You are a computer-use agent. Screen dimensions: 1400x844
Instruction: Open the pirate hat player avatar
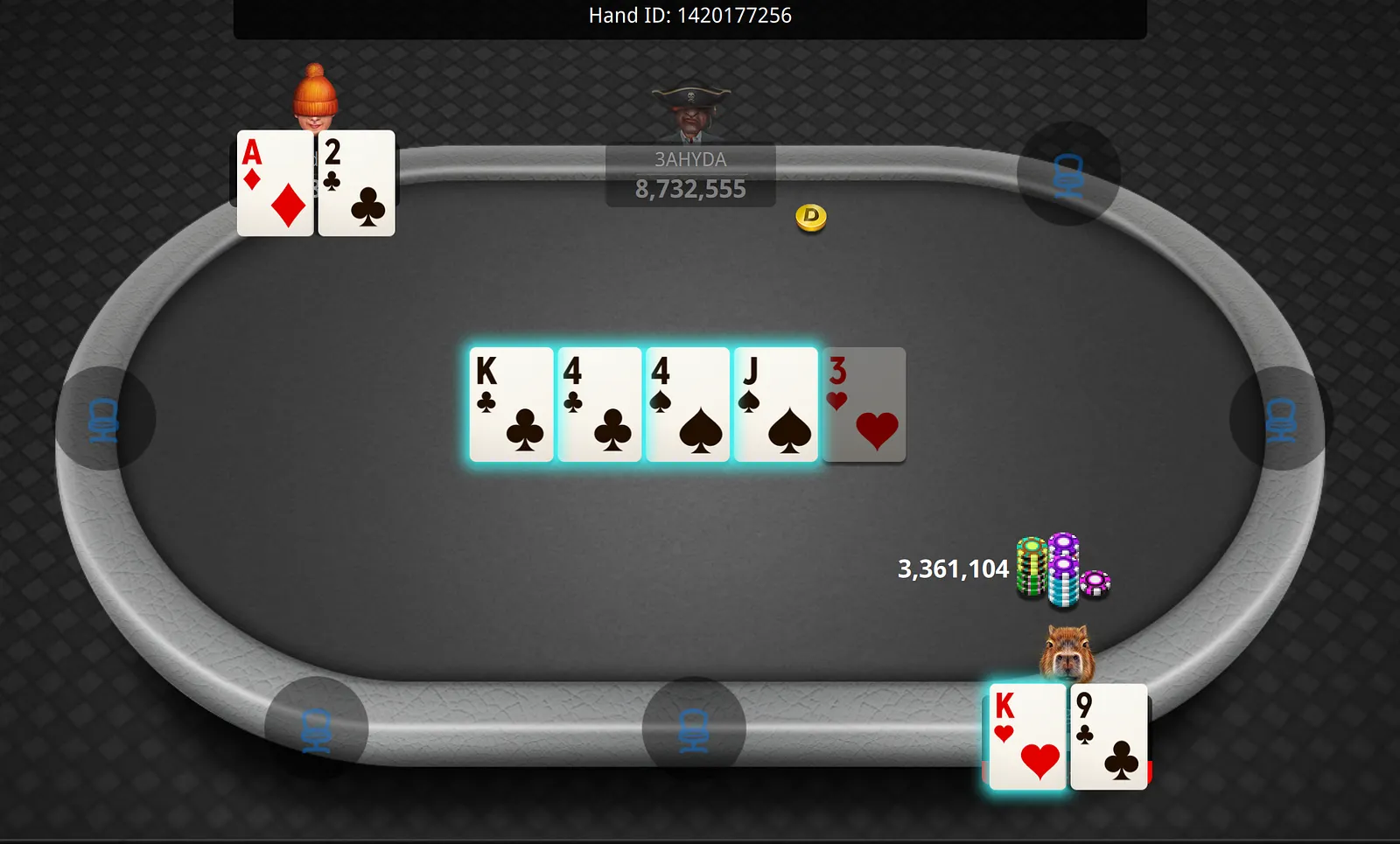(690, 112)
